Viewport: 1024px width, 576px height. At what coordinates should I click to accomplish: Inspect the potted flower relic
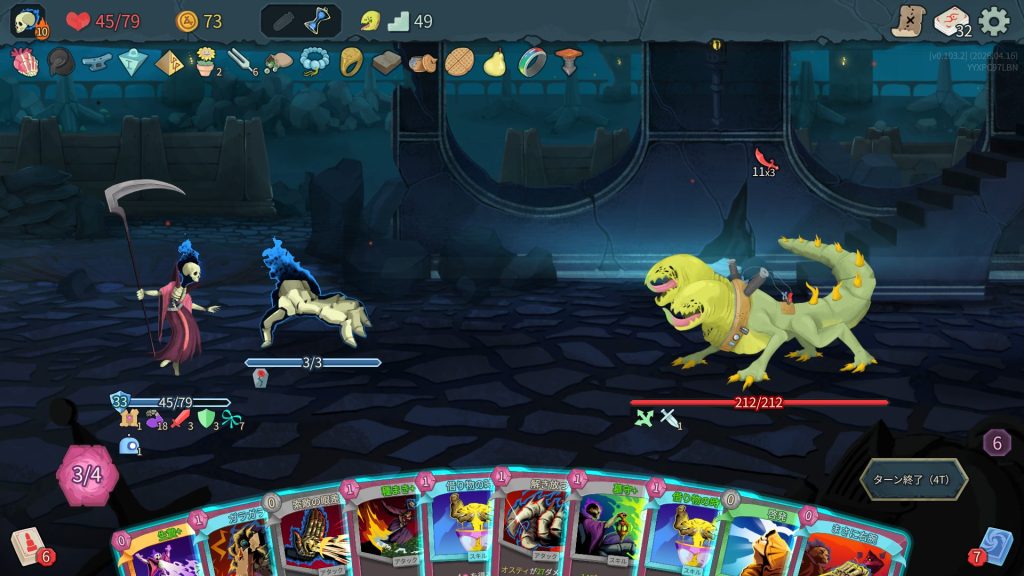[205, 62]
